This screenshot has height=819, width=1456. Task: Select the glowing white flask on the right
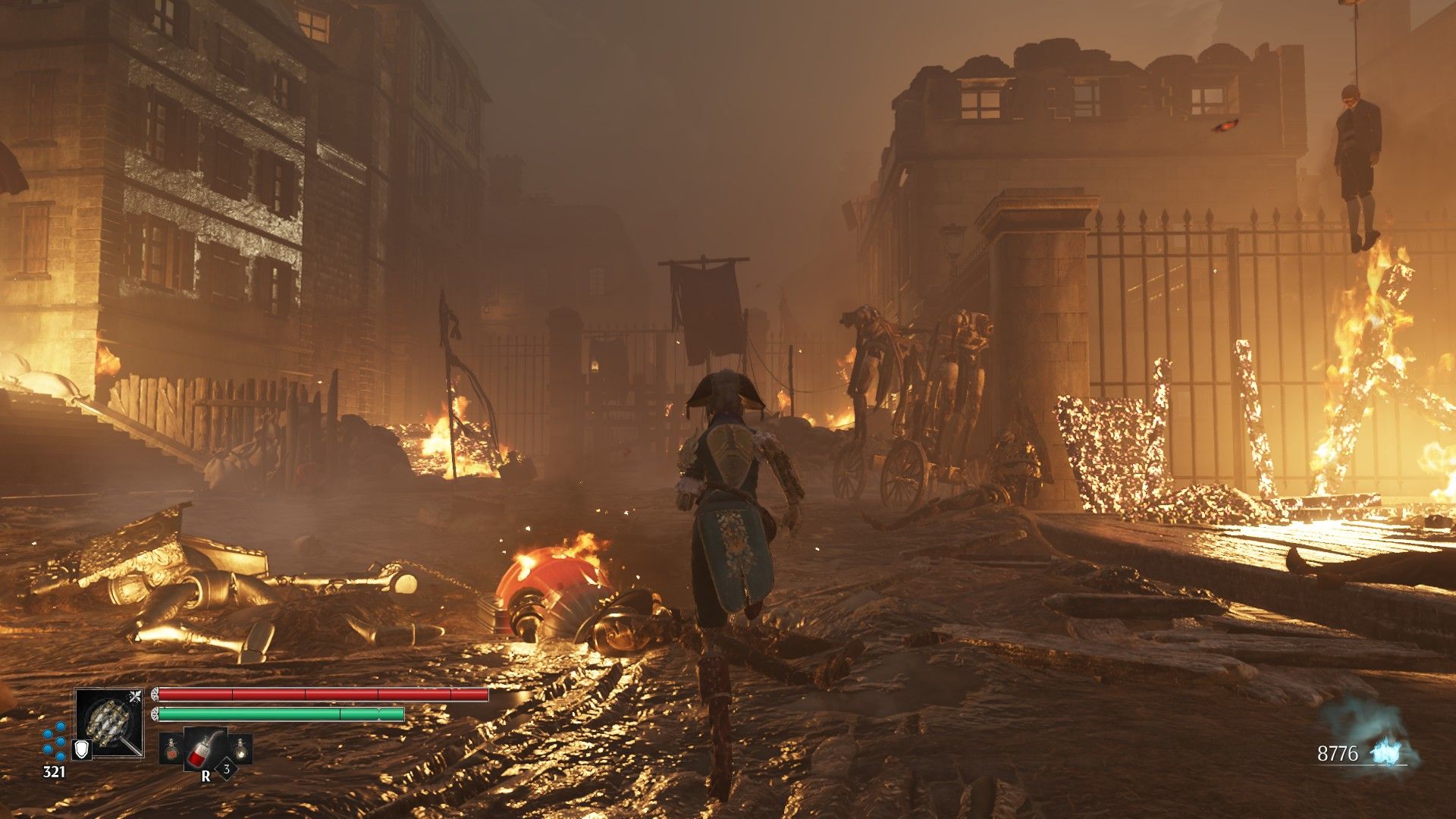pos(241,749)
